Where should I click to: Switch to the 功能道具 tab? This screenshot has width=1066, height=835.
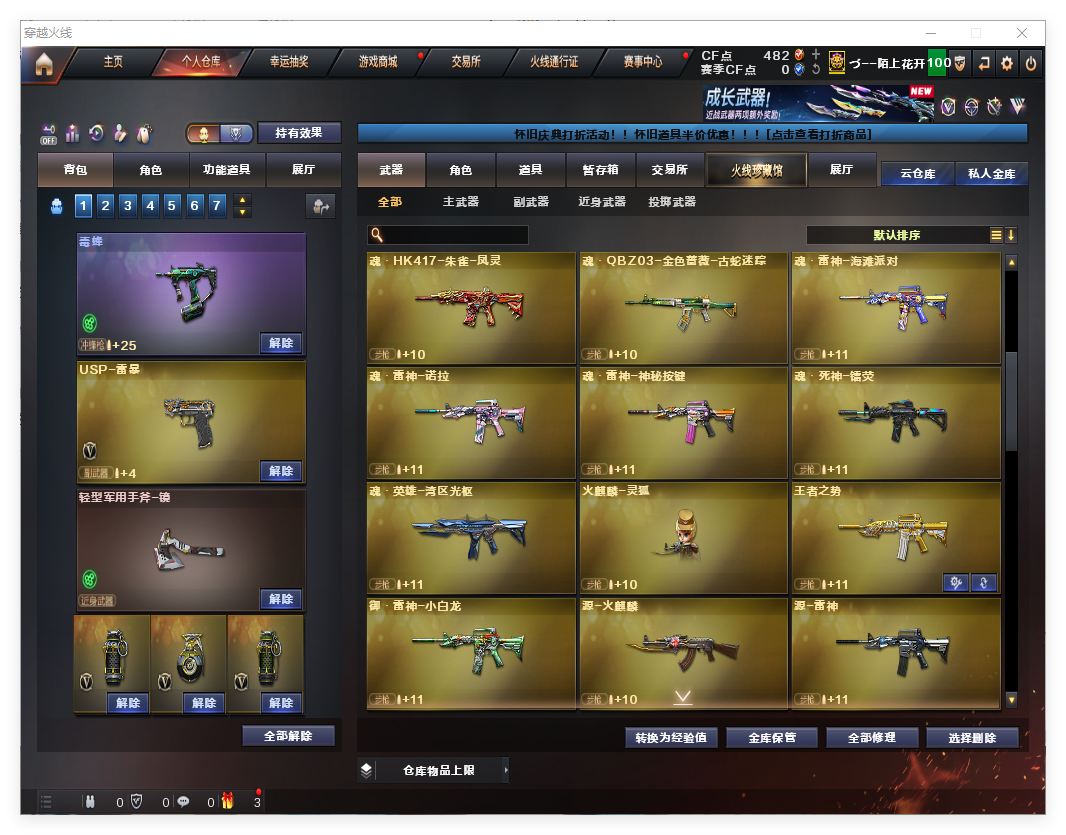[227, 170]
